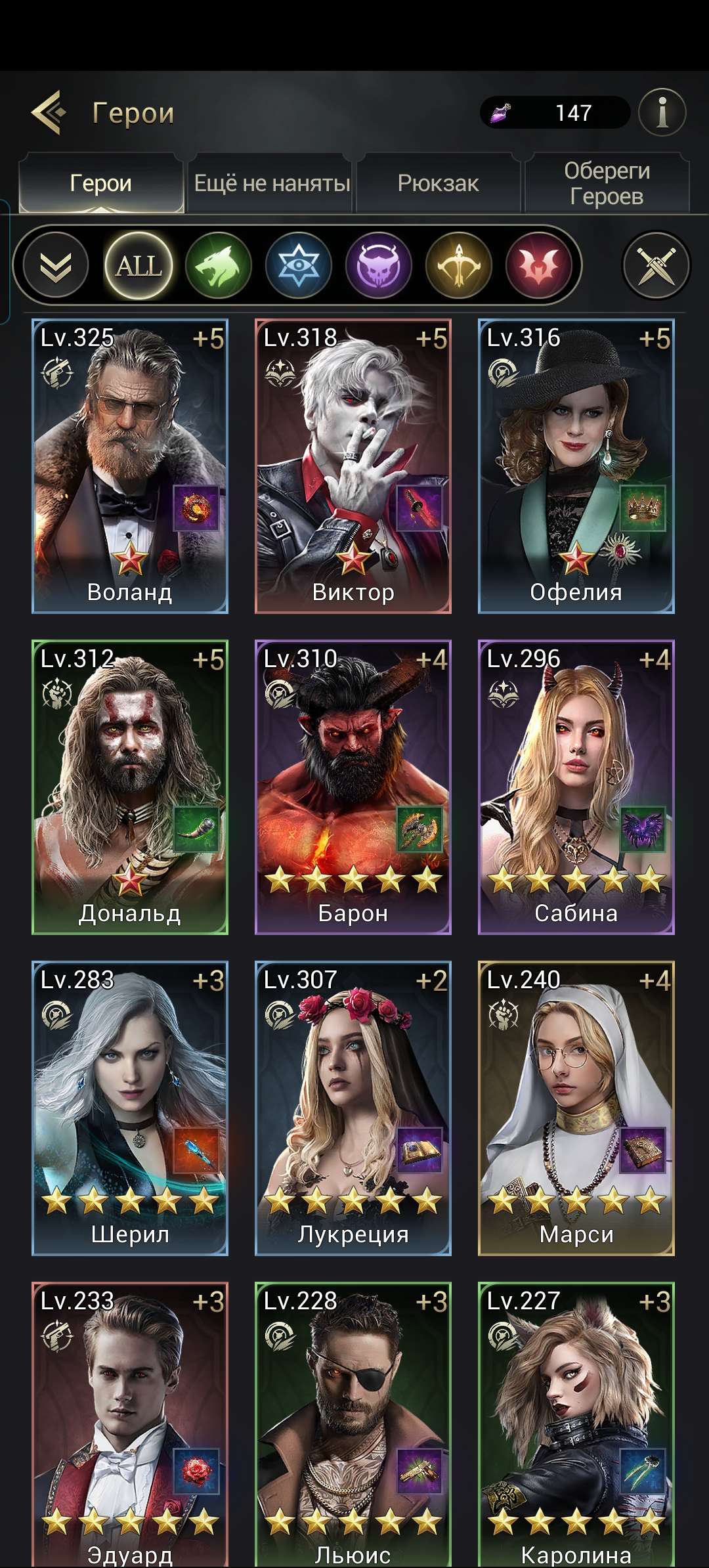Screen dimensions: 709x1568
Task: Choose hero card Марси
Action: [576, 1108]
